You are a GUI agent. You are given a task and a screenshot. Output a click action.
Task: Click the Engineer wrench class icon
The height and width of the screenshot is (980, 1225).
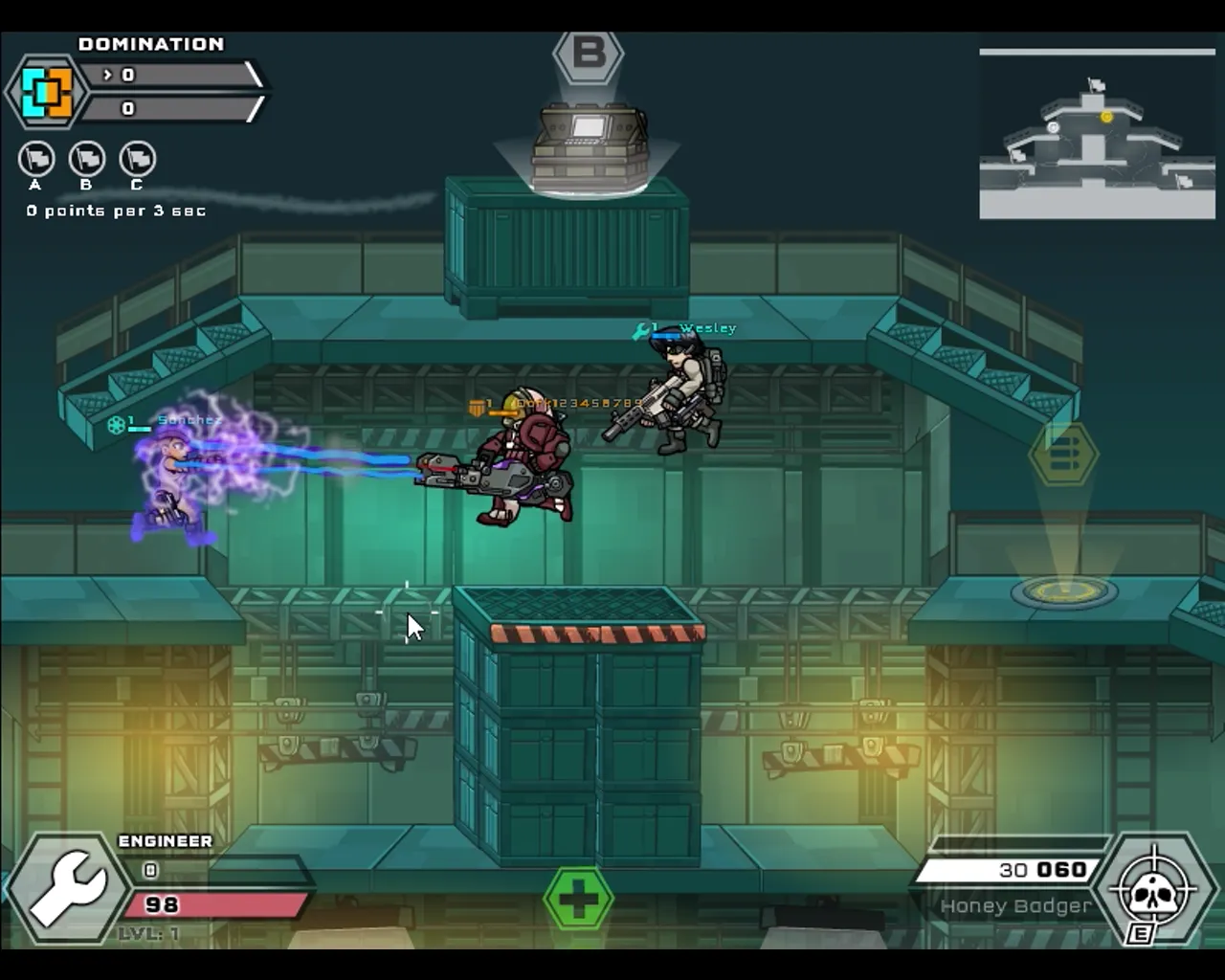tap(67, 888)
